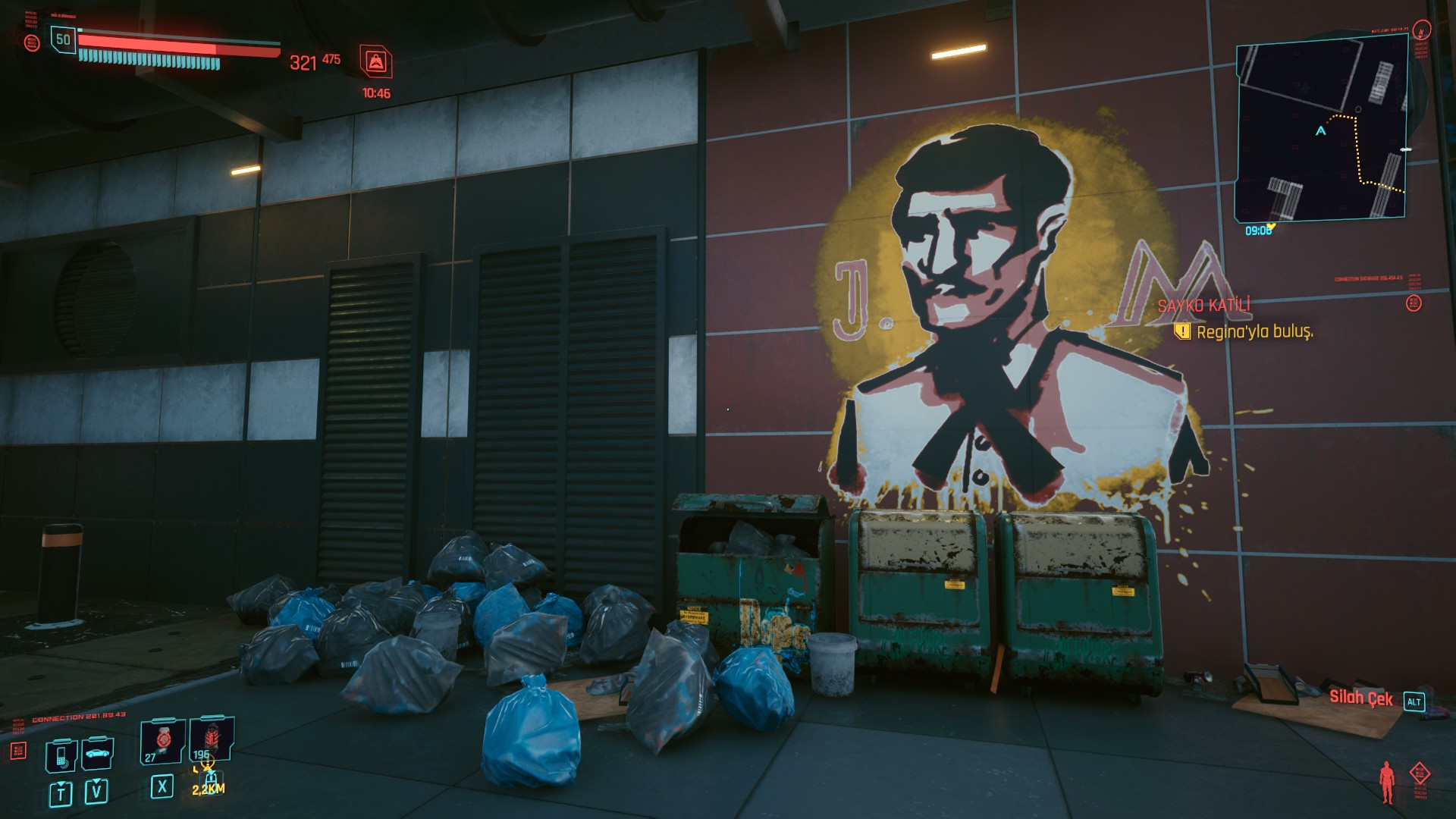Select the vehicle summon car icon
This screenshot has width=1456, height=819.
coord(97,754)
